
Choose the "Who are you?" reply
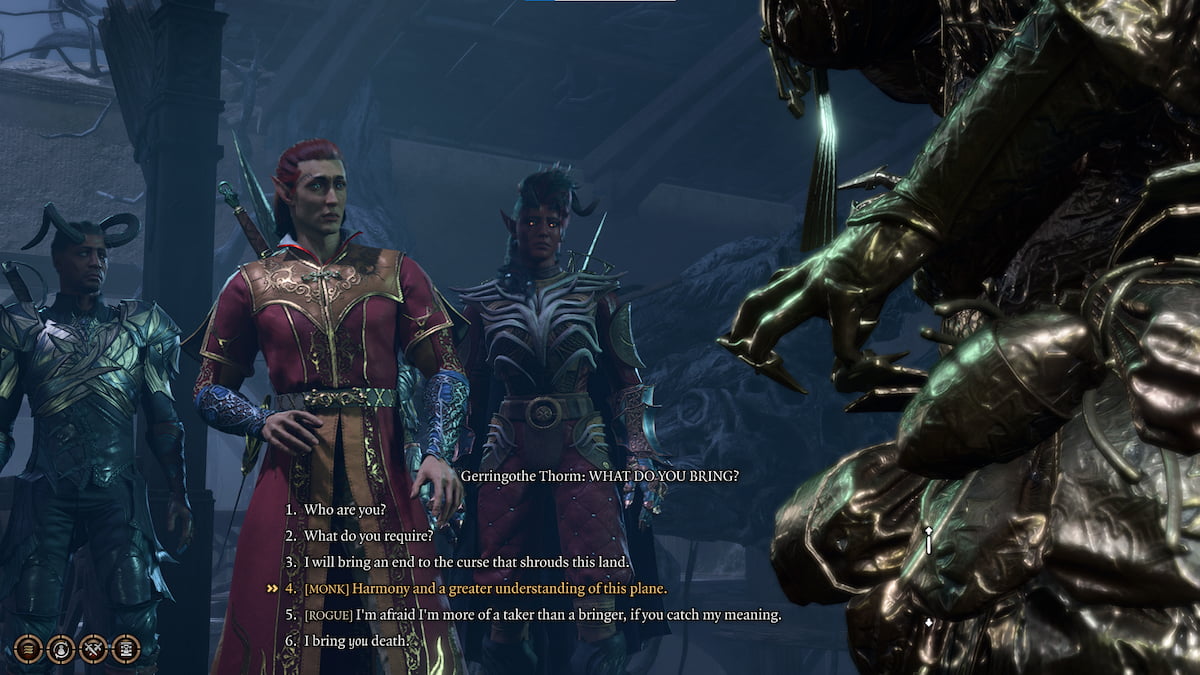[345, 510]
